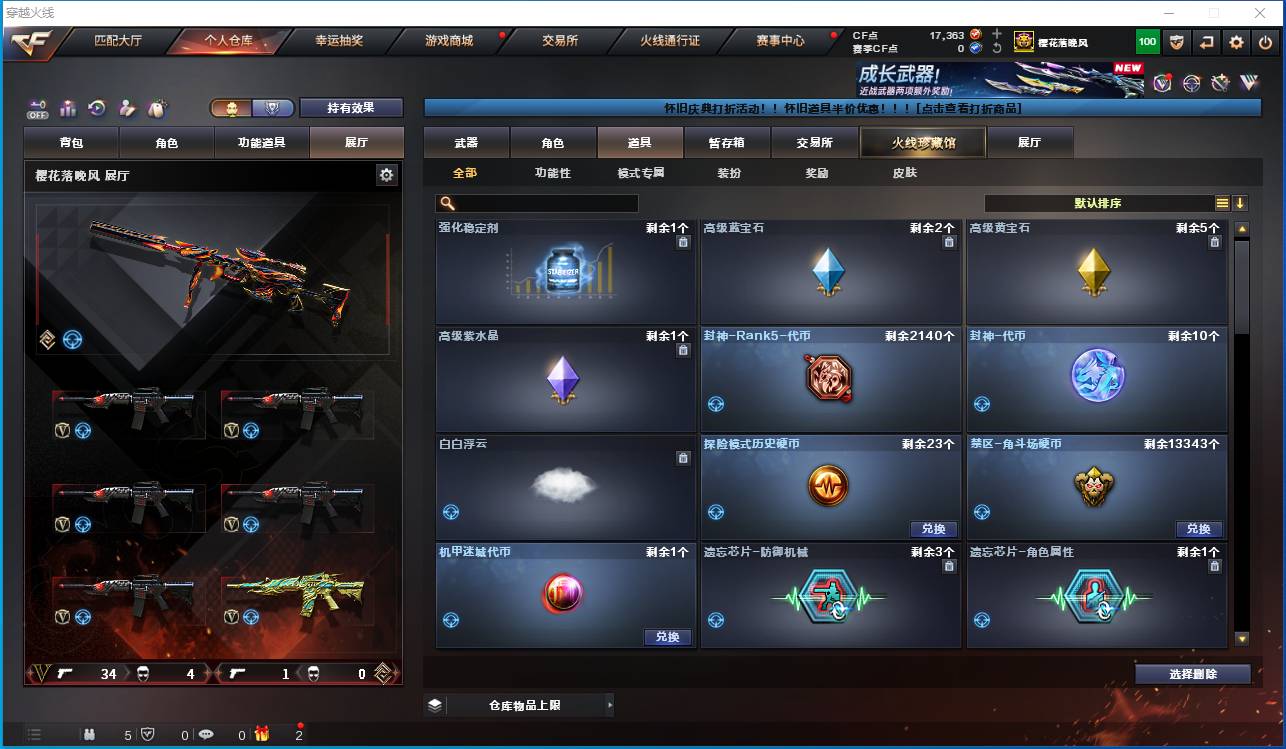The image size is (1286, 749).
Task: Open the settings gear in the top-right corner
Action: [x=1236, y=41]
